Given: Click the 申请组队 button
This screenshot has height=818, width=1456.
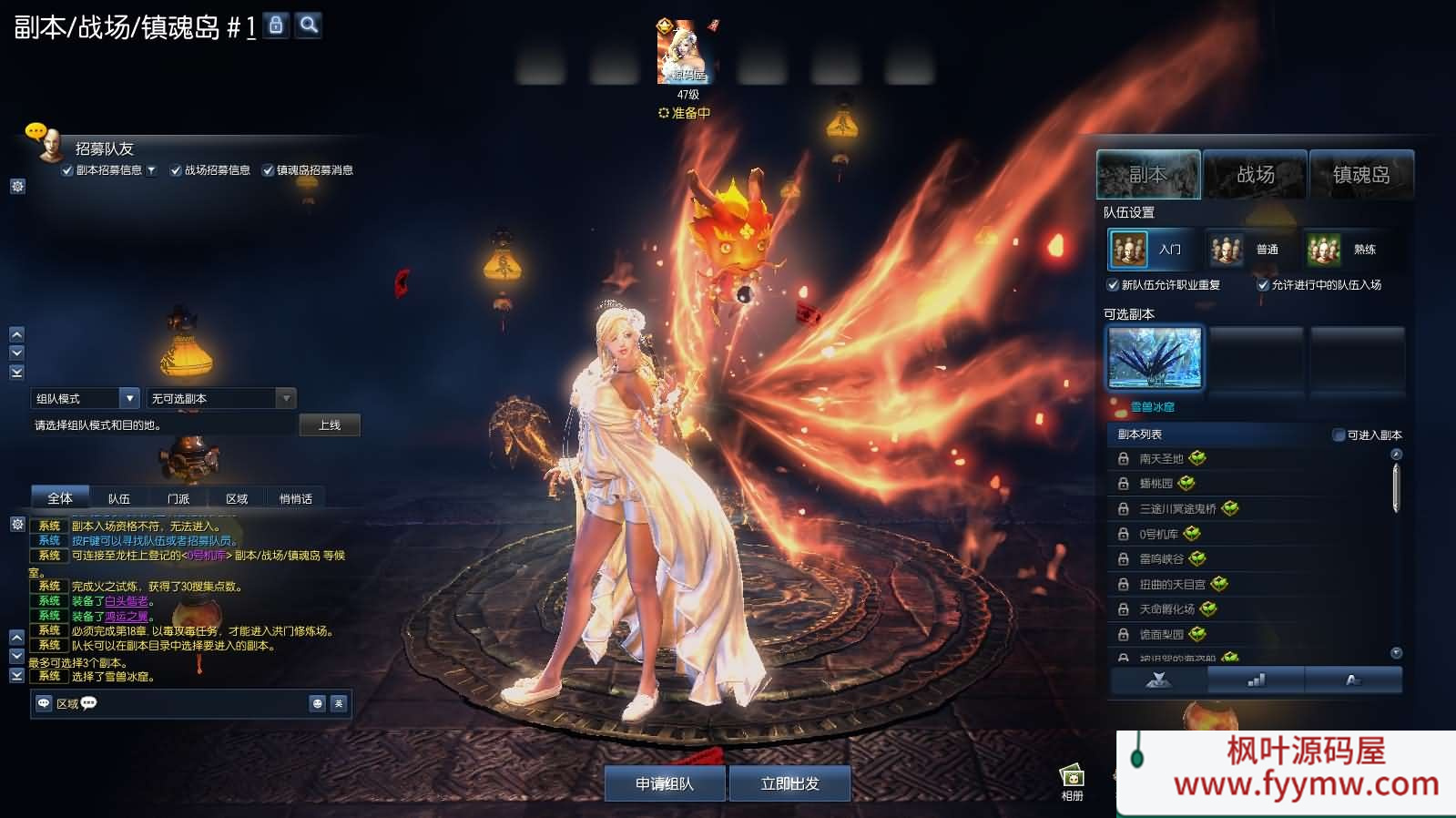Looking at the screenshot, I should [x=665, y=783].
